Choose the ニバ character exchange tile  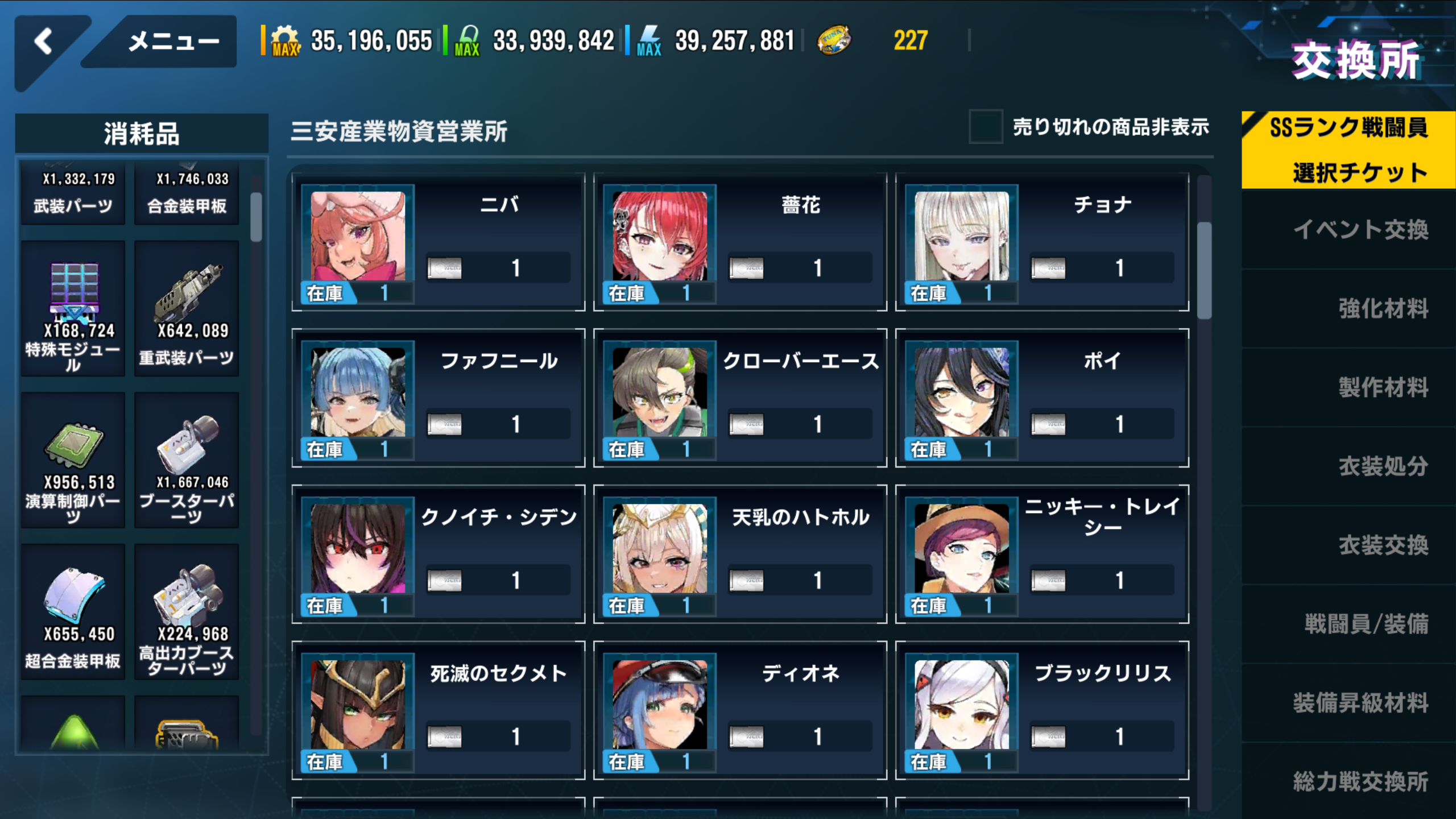[438, 242]
